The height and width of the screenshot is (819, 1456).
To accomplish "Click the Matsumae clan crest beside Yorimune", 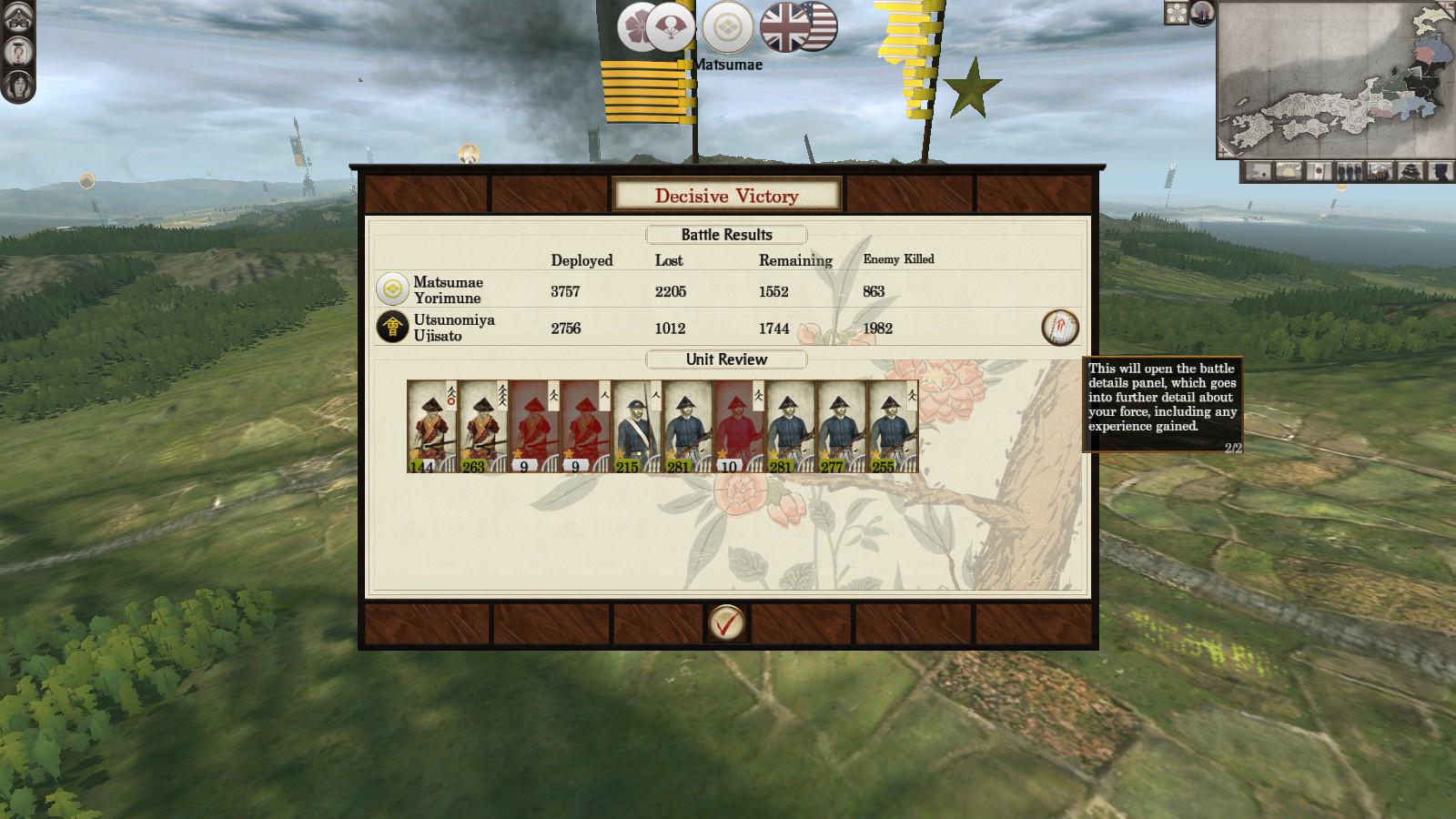I will pyautogui.click(x=391, y=290).
